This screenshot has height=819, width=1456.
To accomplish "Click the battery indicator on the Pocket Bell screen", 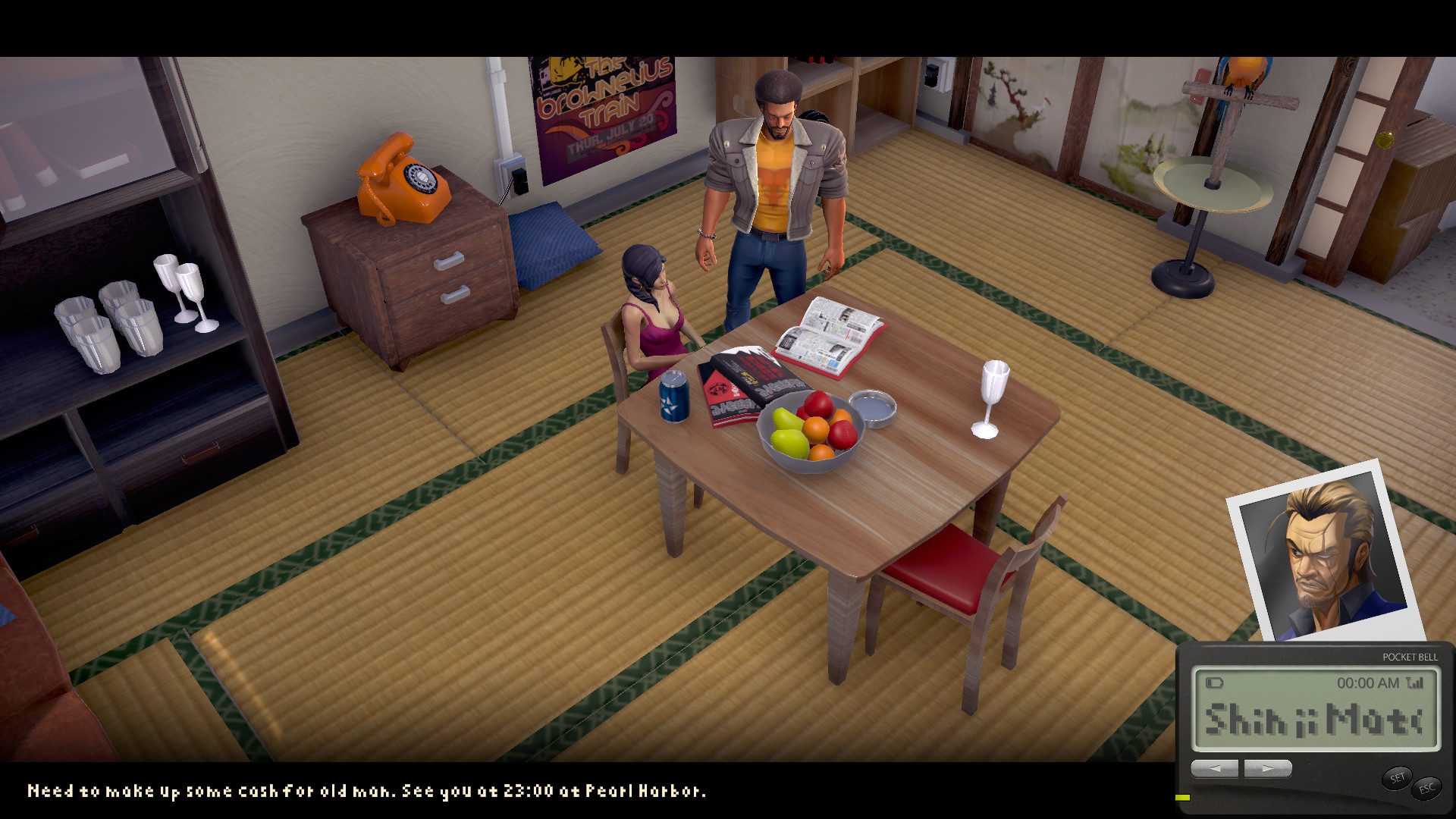I will click(x=1215, y=682).
